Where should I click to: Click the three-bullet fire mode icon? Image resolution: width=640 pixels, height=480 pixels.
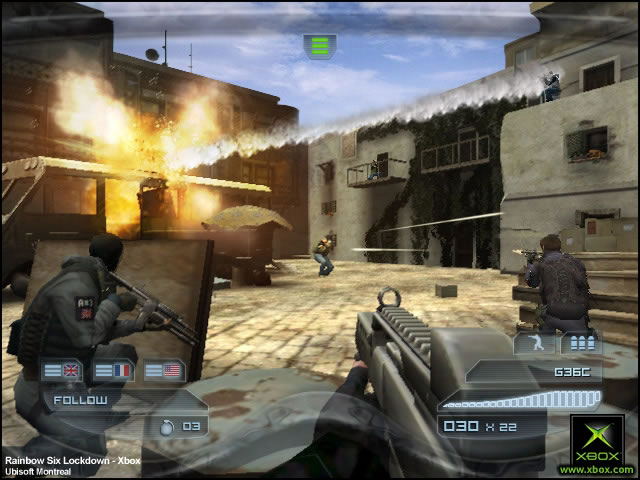[x=580, y=345]
